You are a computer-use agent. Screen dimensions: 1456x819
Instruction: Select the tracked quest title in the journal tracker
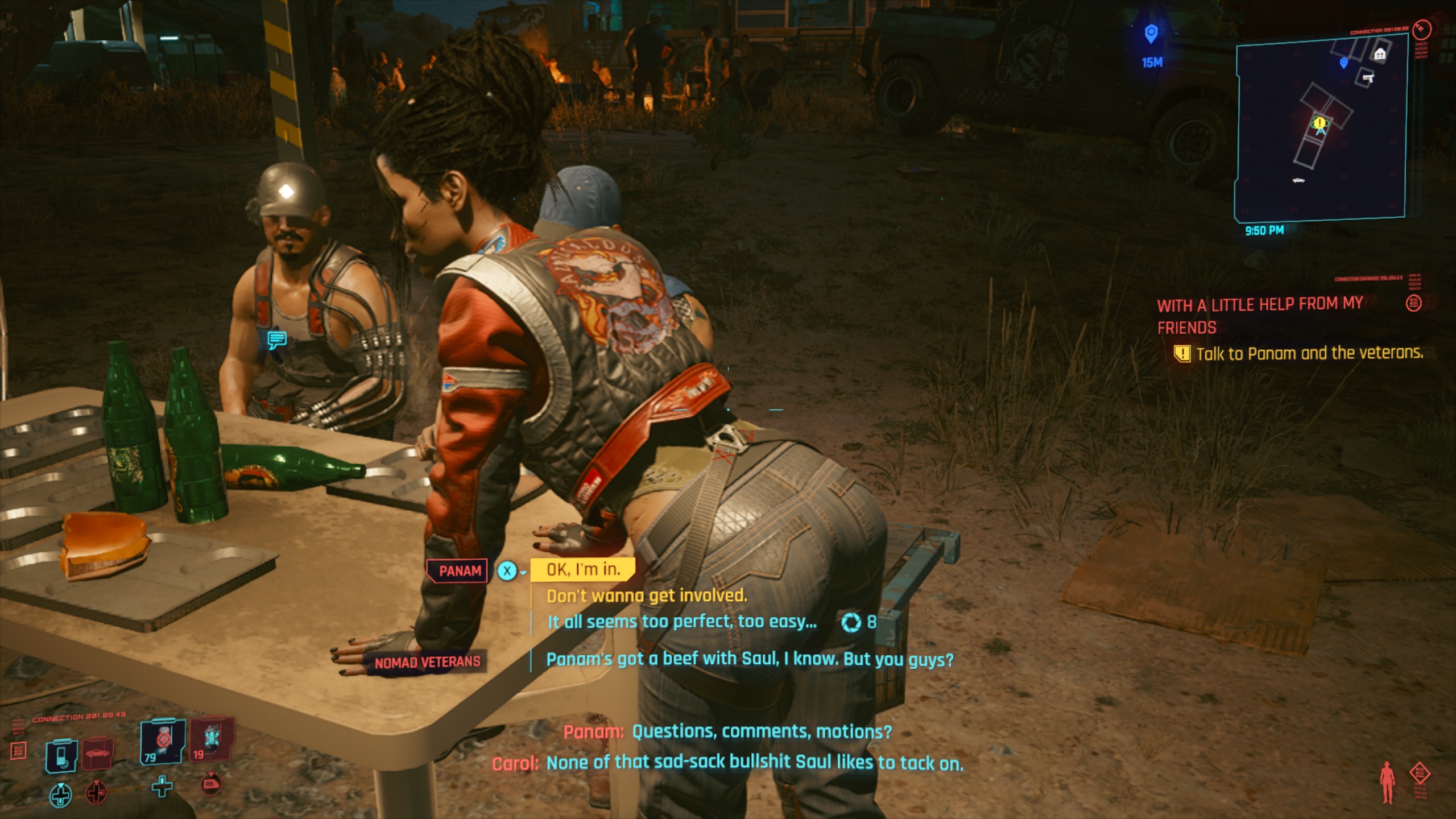click(1259, 316)
